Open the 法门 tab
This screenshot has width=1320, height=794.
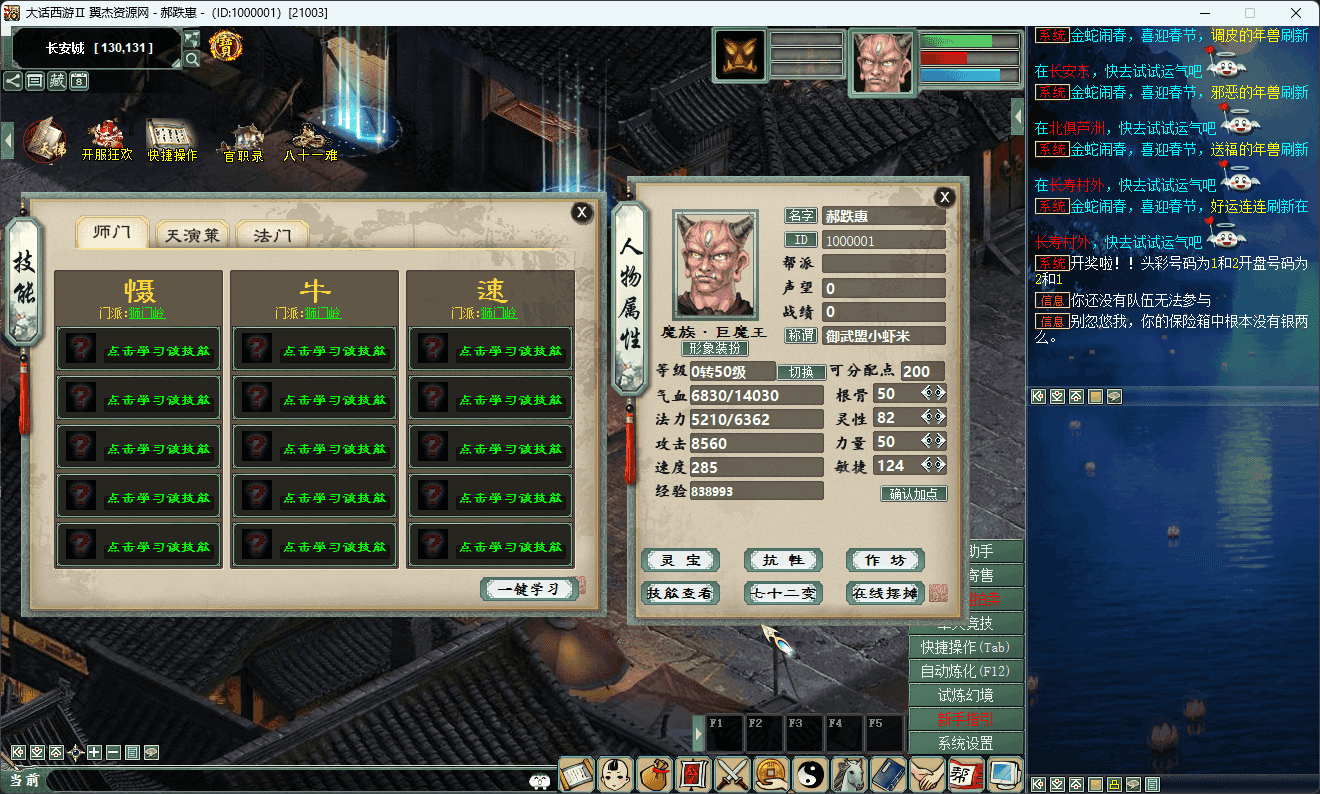(272, 236)
